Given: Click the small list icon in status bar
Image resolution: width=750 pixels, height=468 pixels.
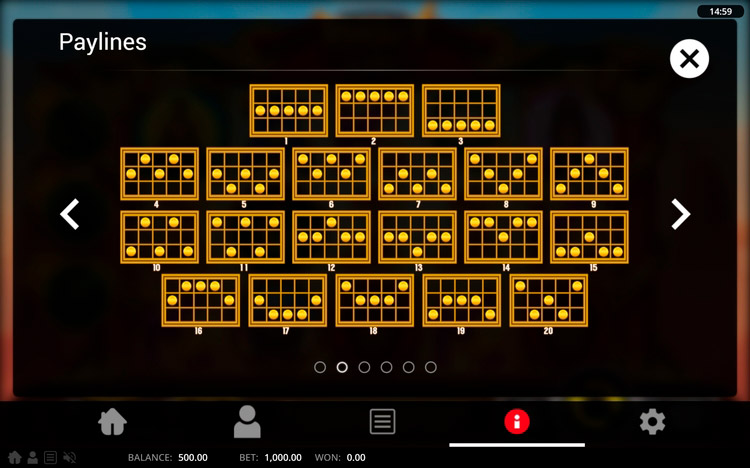Looking at the screenshot, I should tap(50, 458).
